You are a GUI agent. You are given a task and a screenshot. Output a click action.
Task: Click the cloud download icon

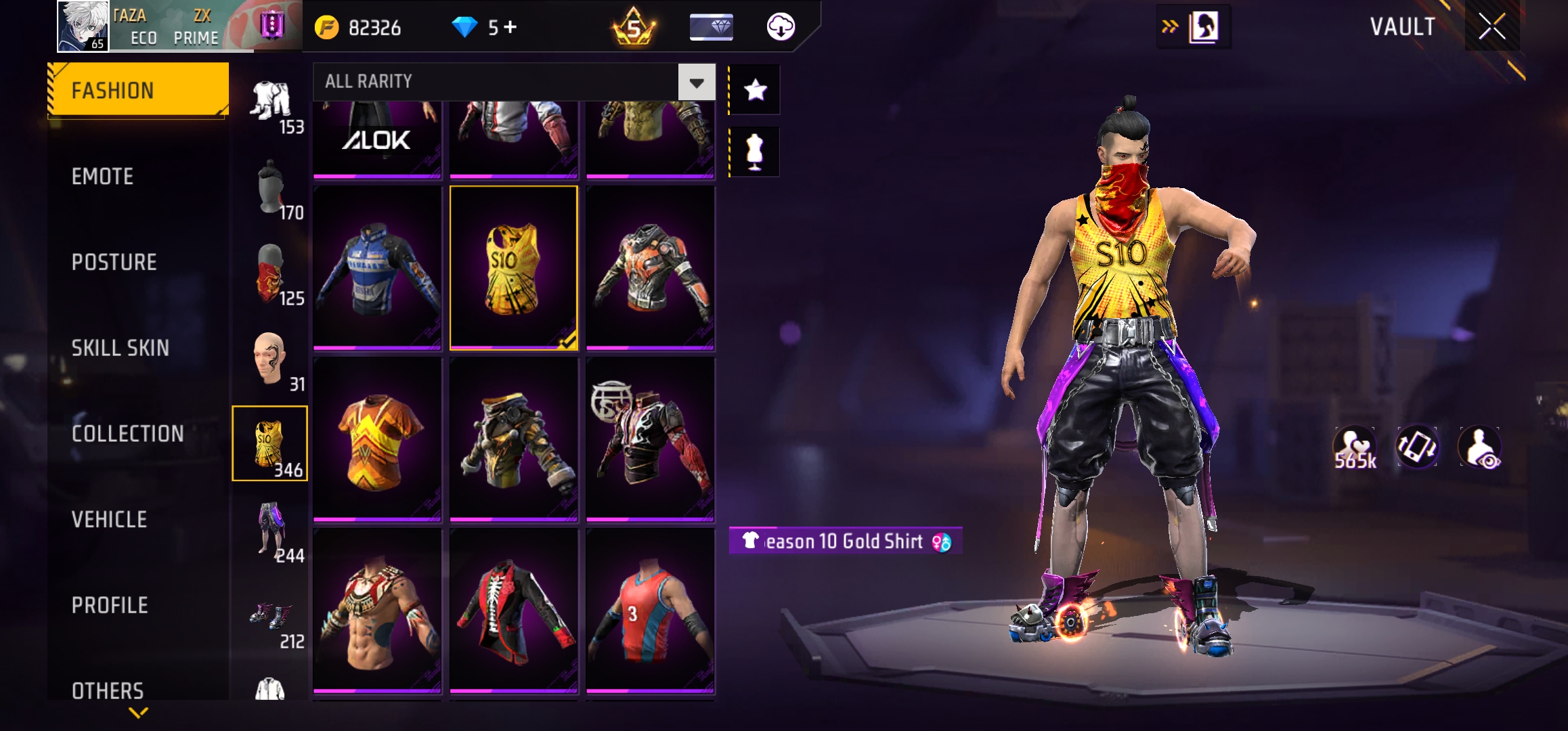click(781, 27)
